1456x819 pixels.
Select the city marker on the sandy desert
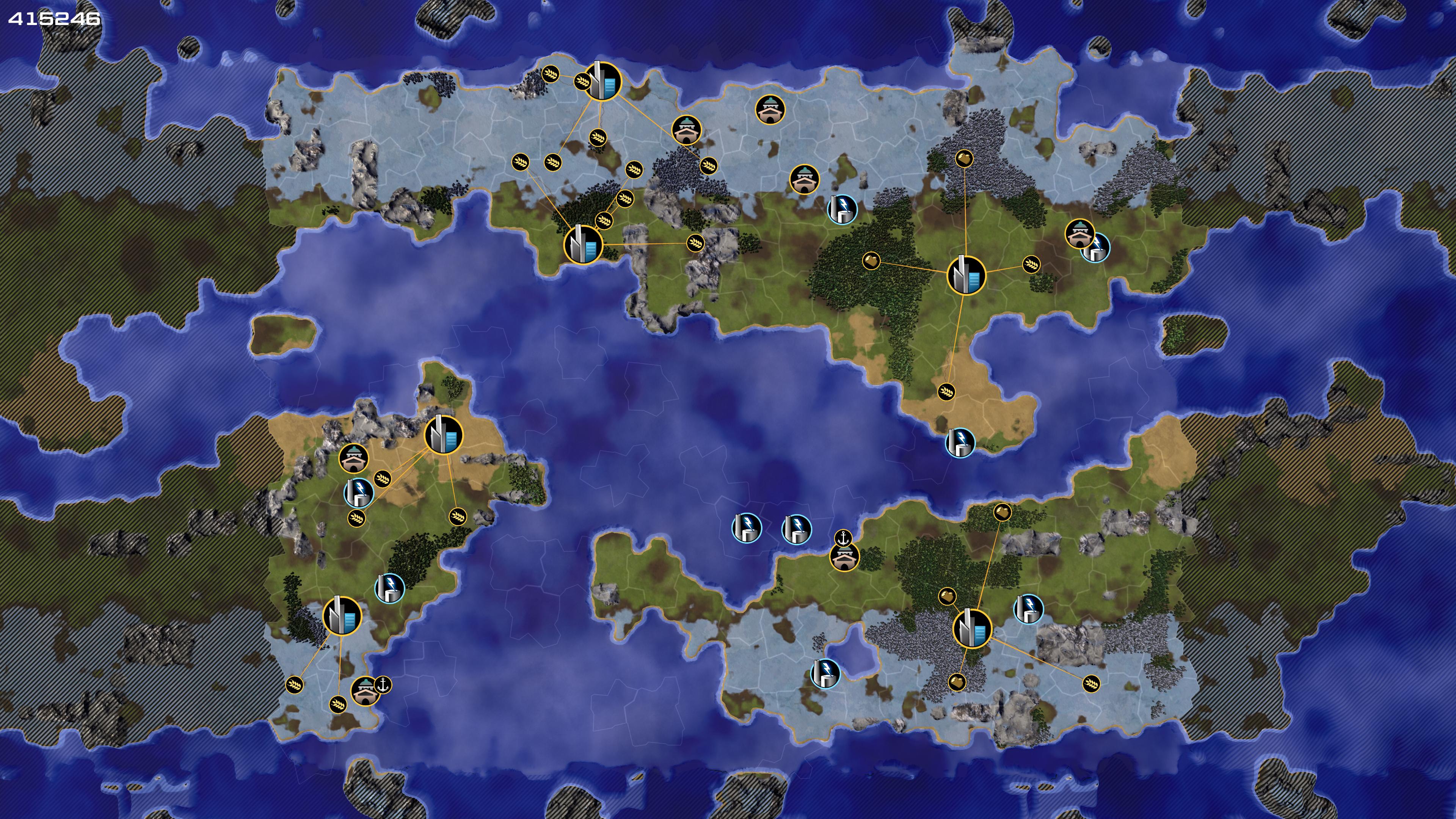pos(443,435)
